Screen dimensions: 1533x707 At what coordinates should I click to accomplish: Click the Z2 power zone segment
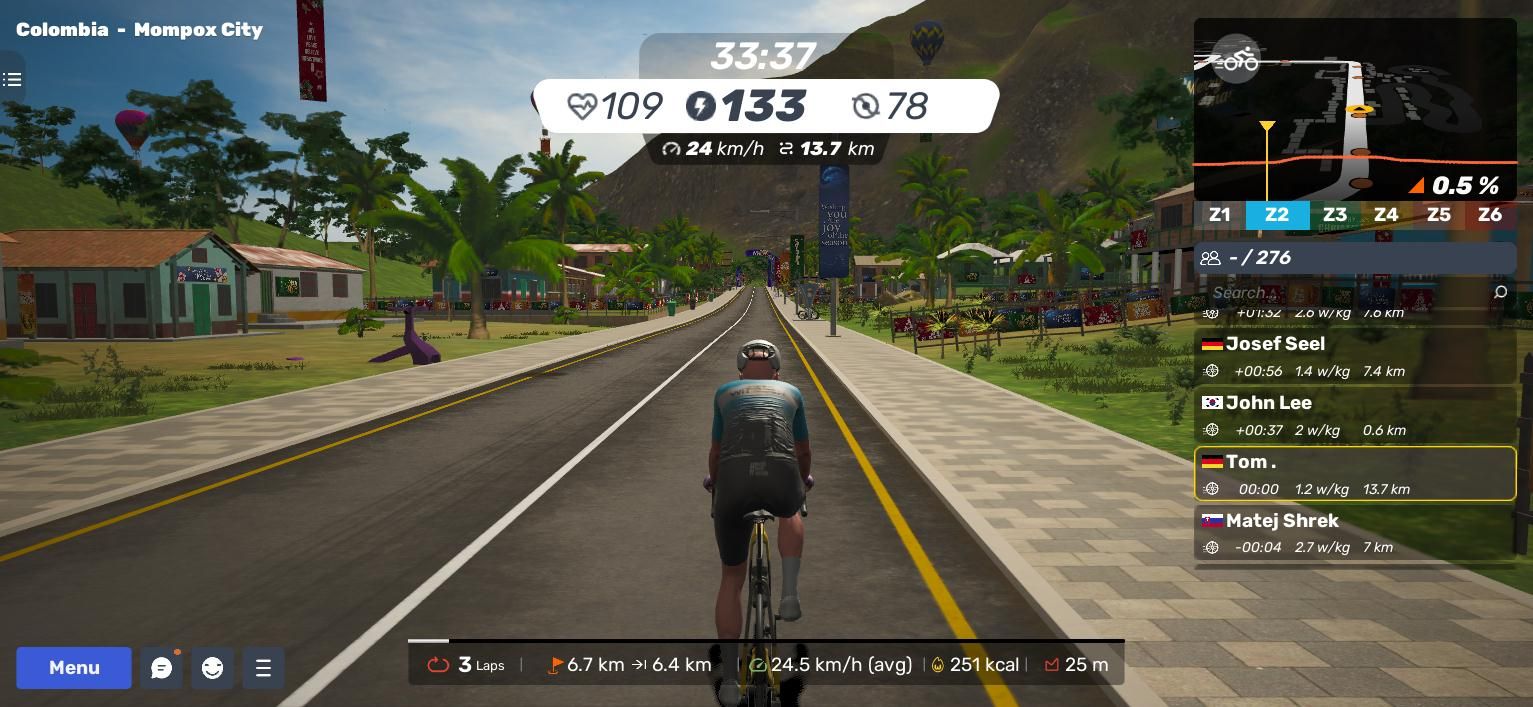(x=1277, y=215)
